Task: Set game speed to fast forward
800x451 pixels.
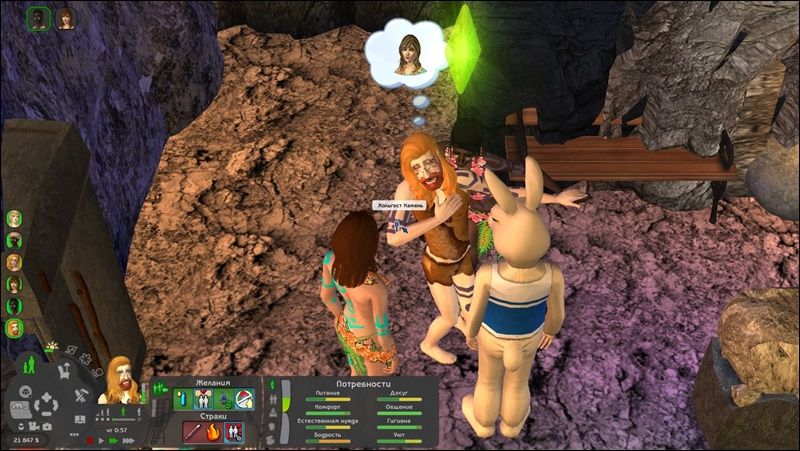Action: [115, 439]
